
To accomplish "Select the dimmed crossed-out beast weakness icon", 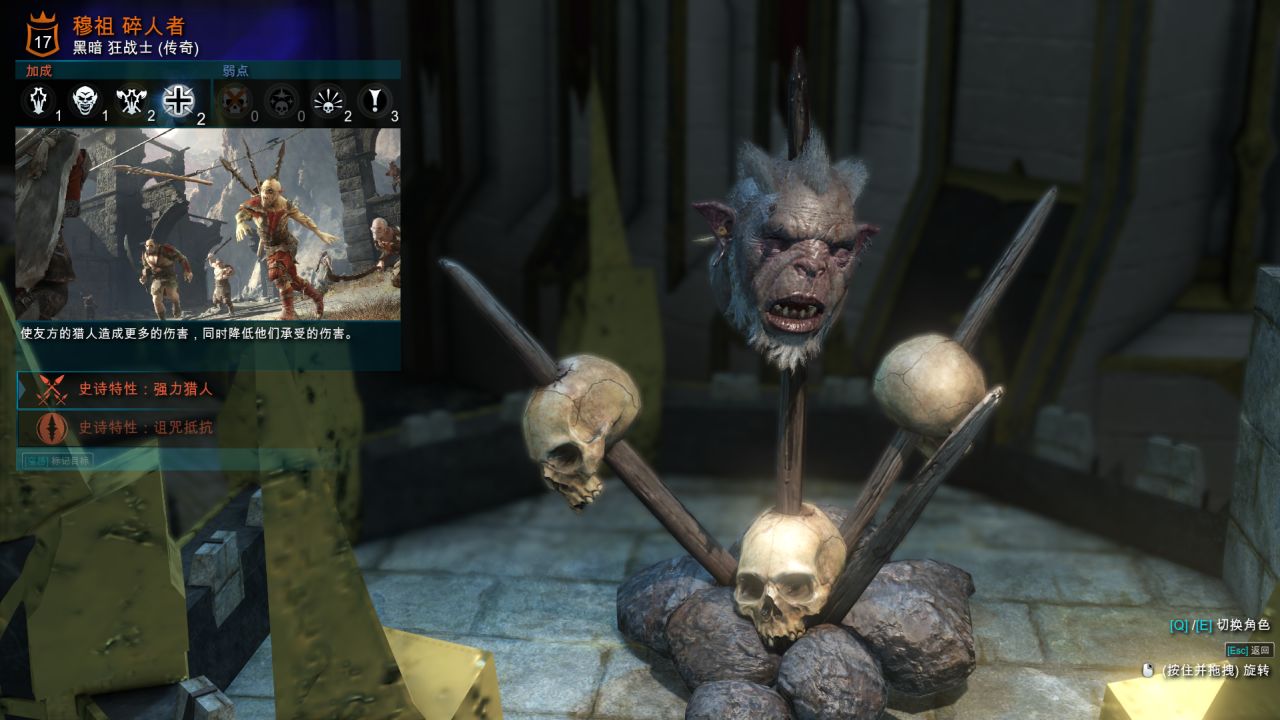I will coord(235,100).
